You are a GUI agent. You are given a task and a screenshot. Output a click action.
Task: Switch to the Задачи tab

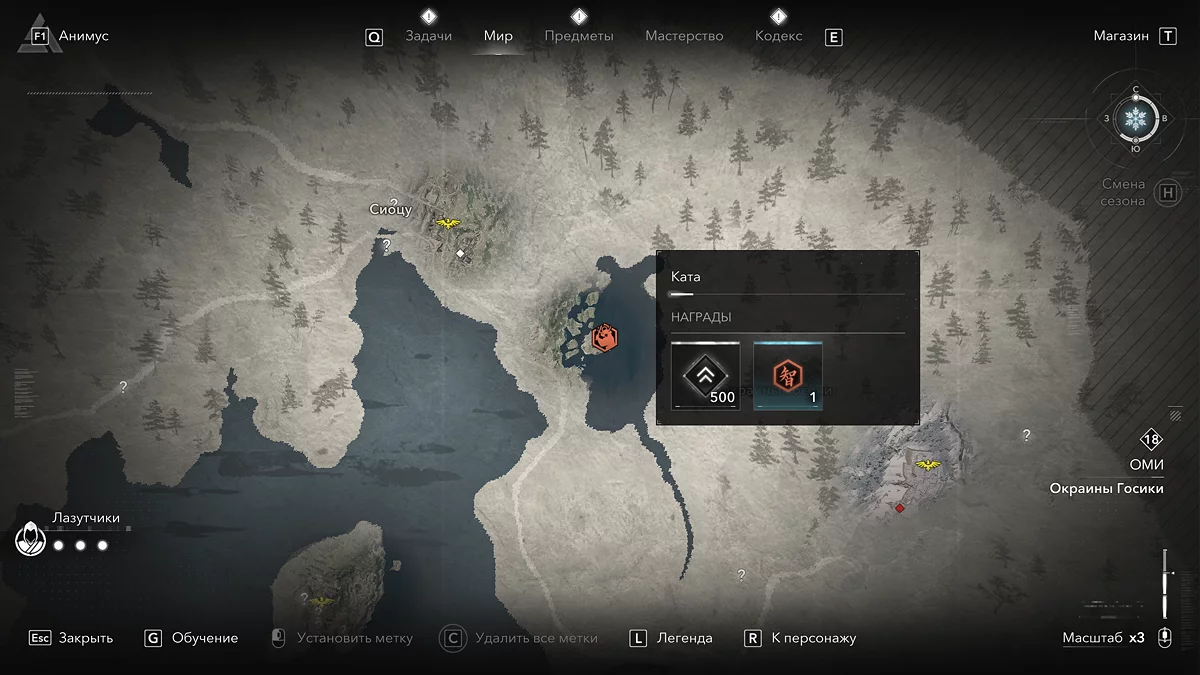[x=428, y=36]
